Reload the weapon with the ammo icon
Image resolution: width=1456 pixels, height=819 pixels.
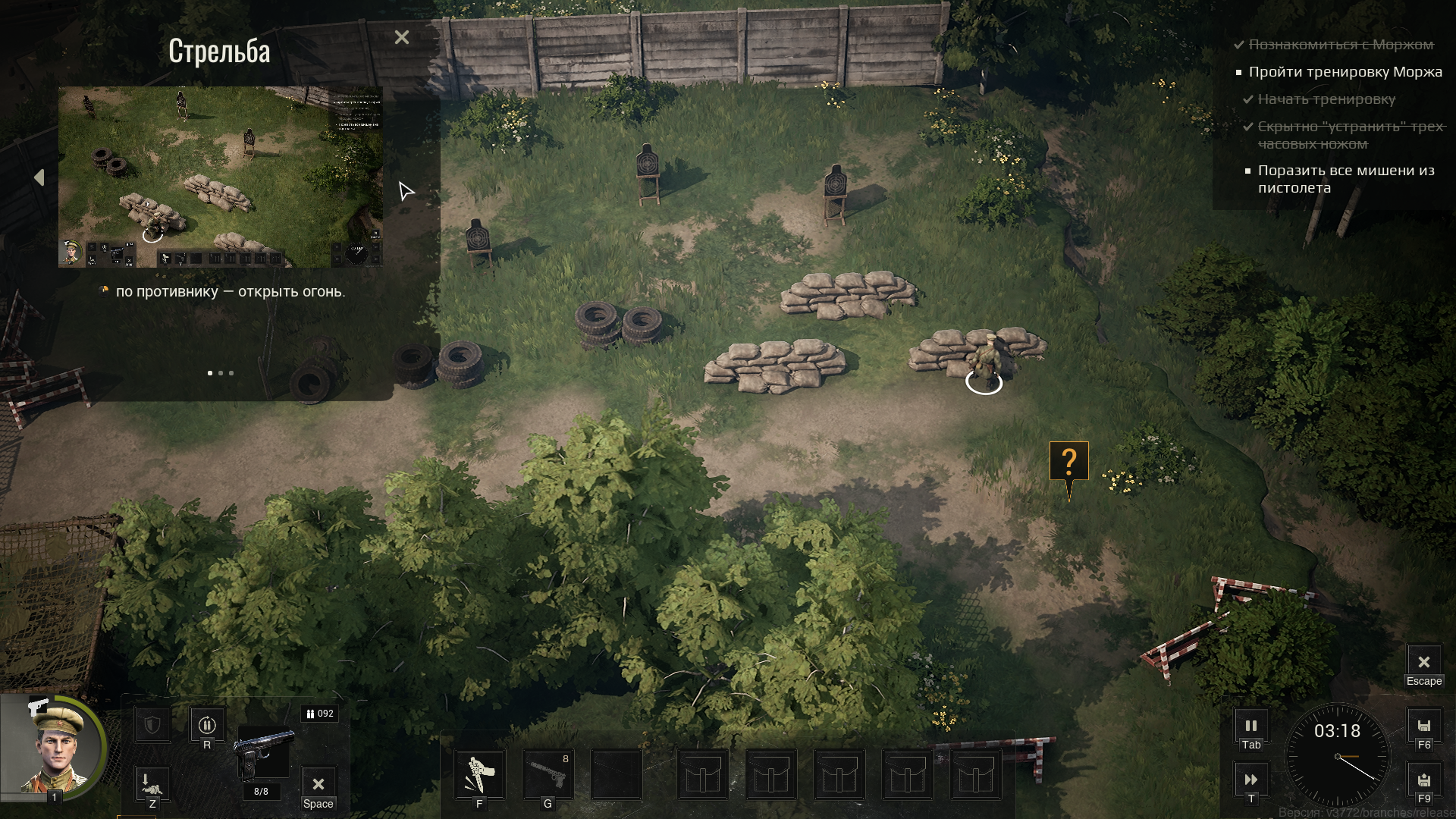207,726
